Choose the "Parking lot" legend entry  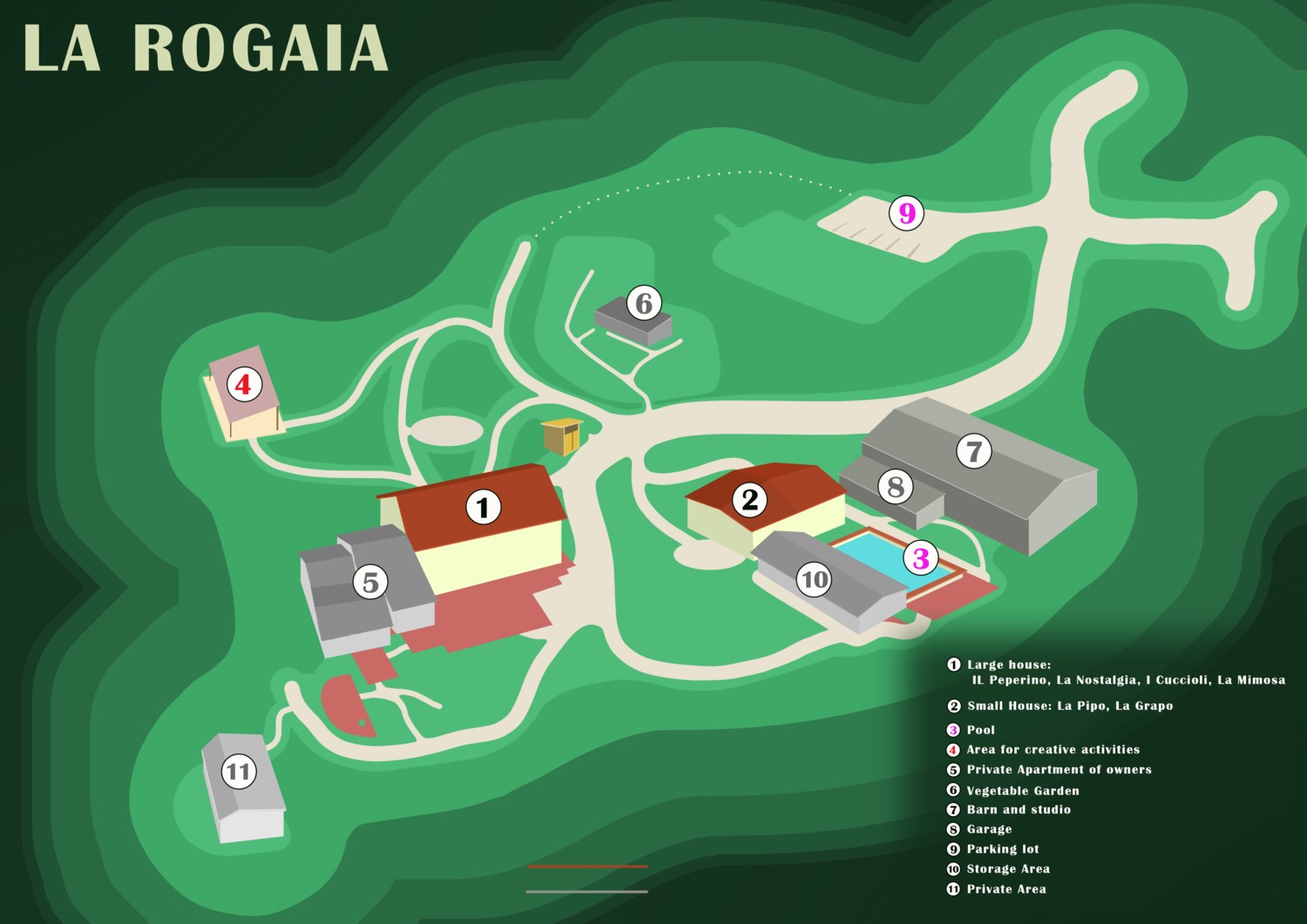[x=1003, y=849]
